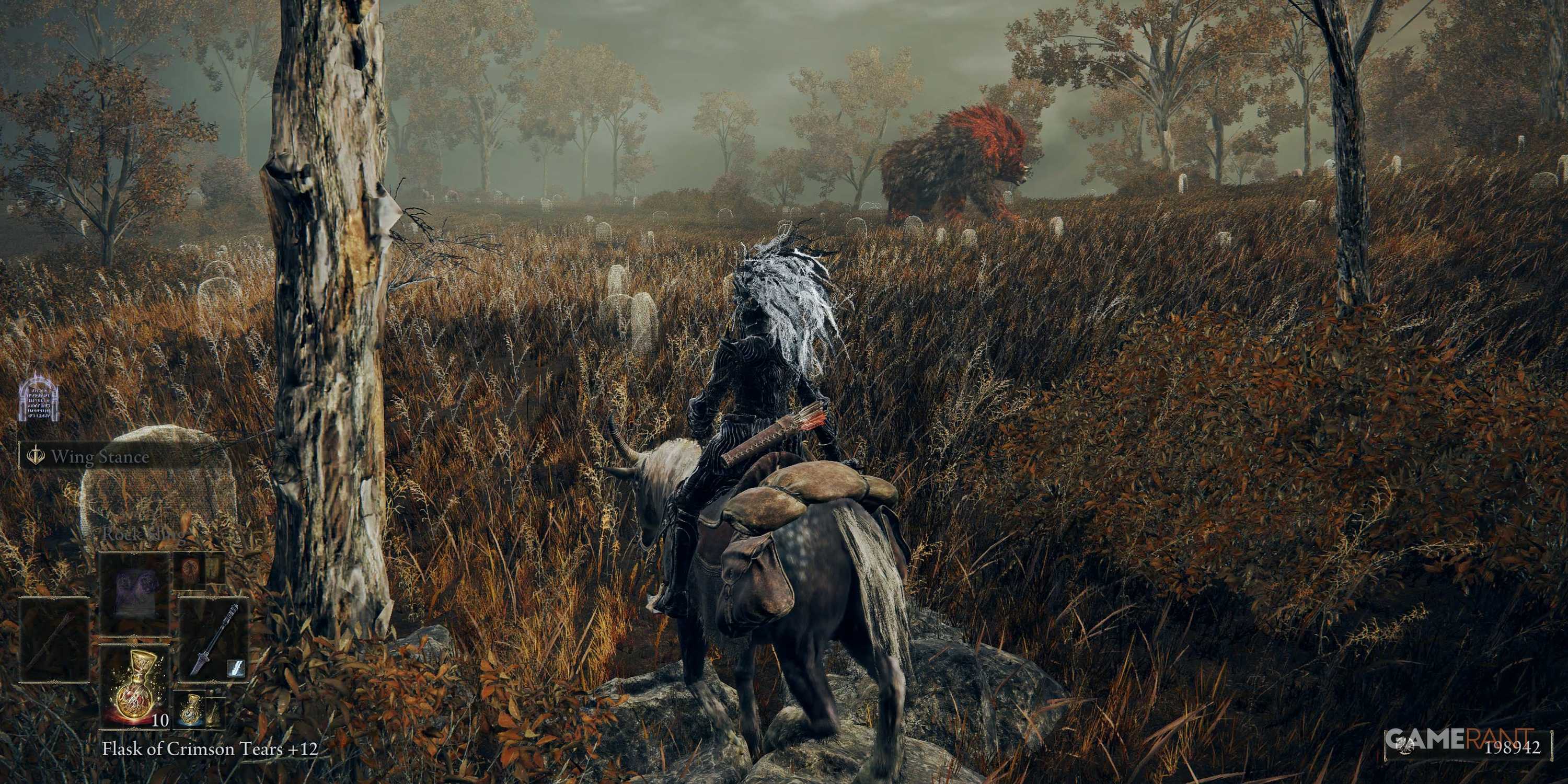
Task: Select the golden item beside the pouch flask
Action: (x=214, y=713)
